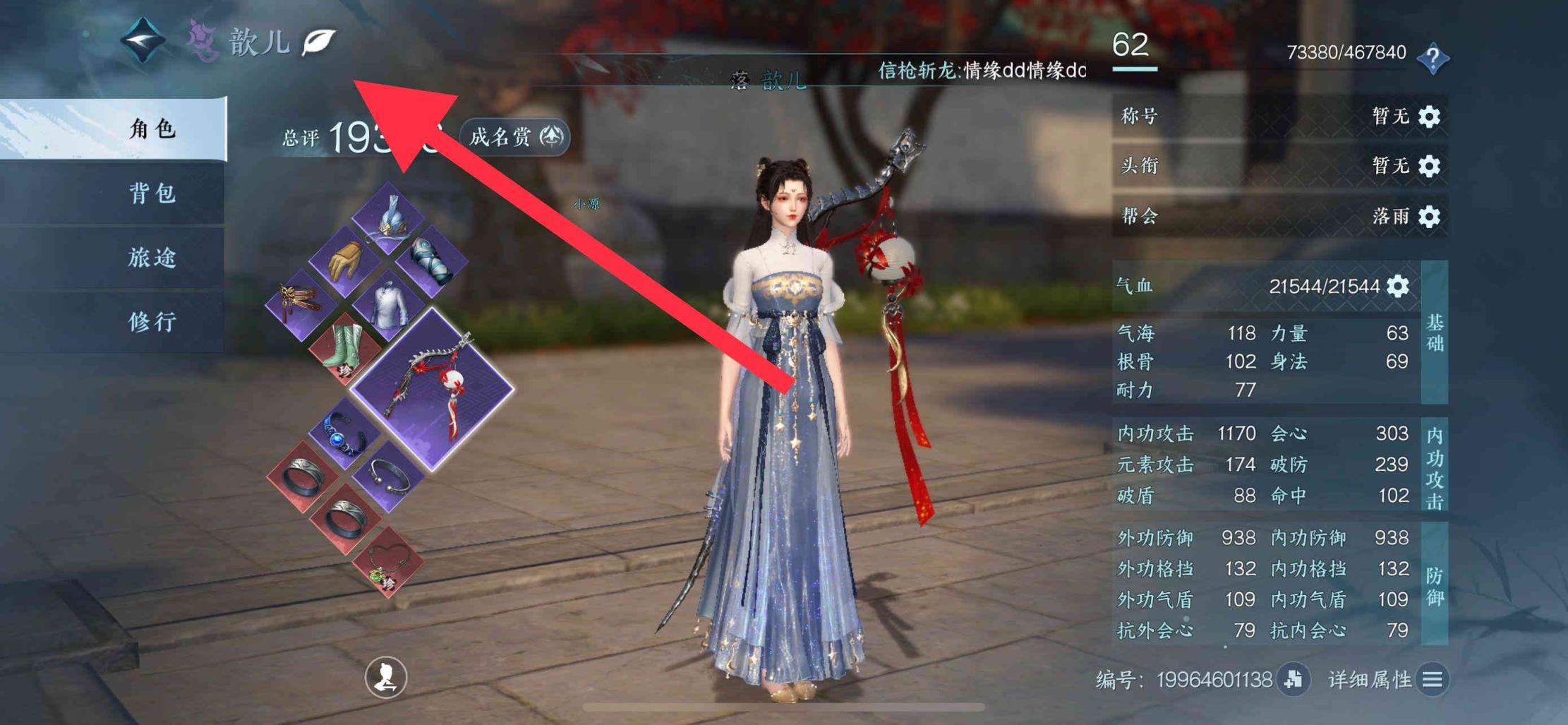Select the large lantern weapon slot
The image size is (1568, 725).
click(x=432, y=389)
